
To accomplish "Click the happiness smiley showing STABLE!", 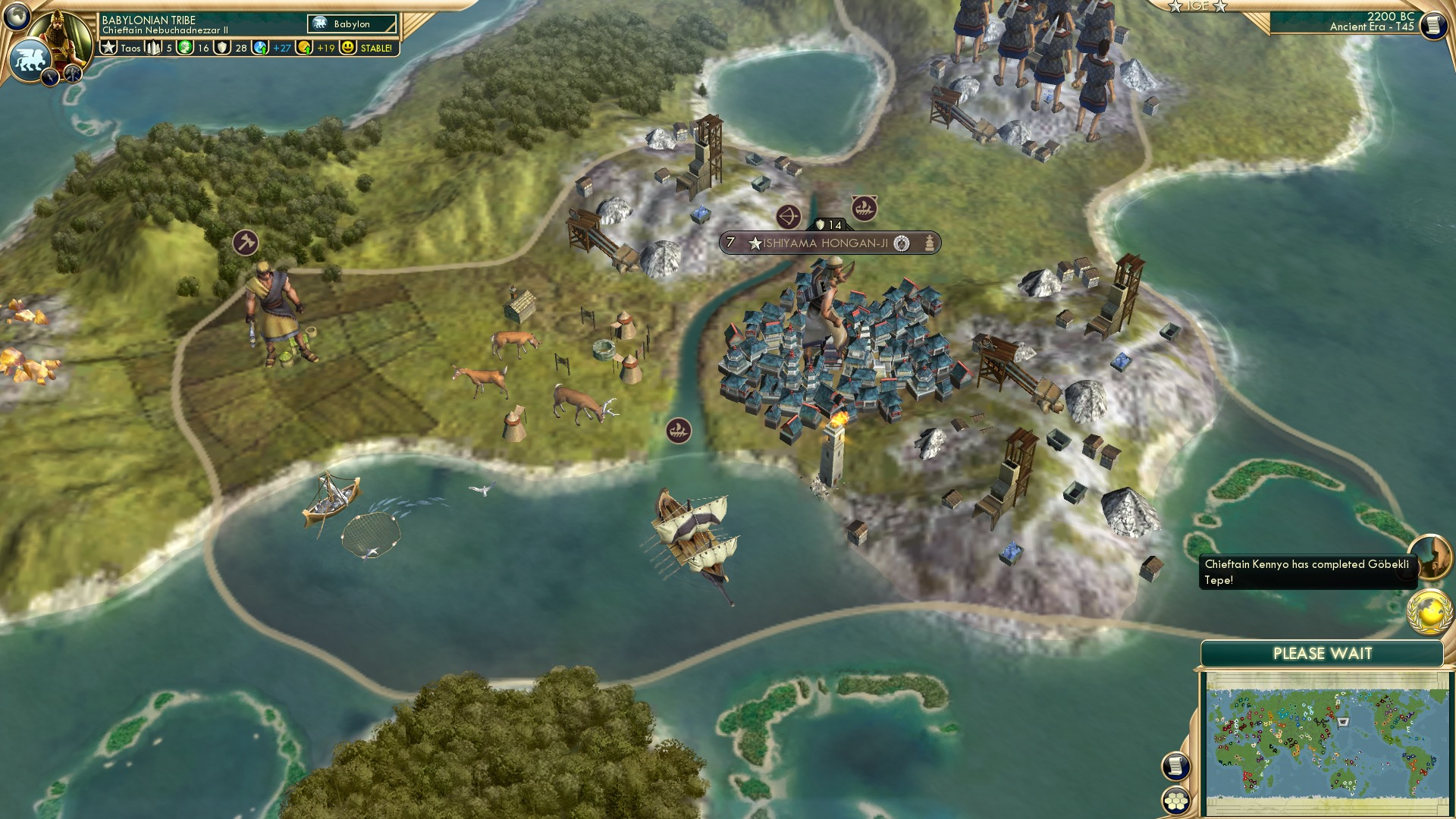I will pyautogui.click(x=348, y=47).
